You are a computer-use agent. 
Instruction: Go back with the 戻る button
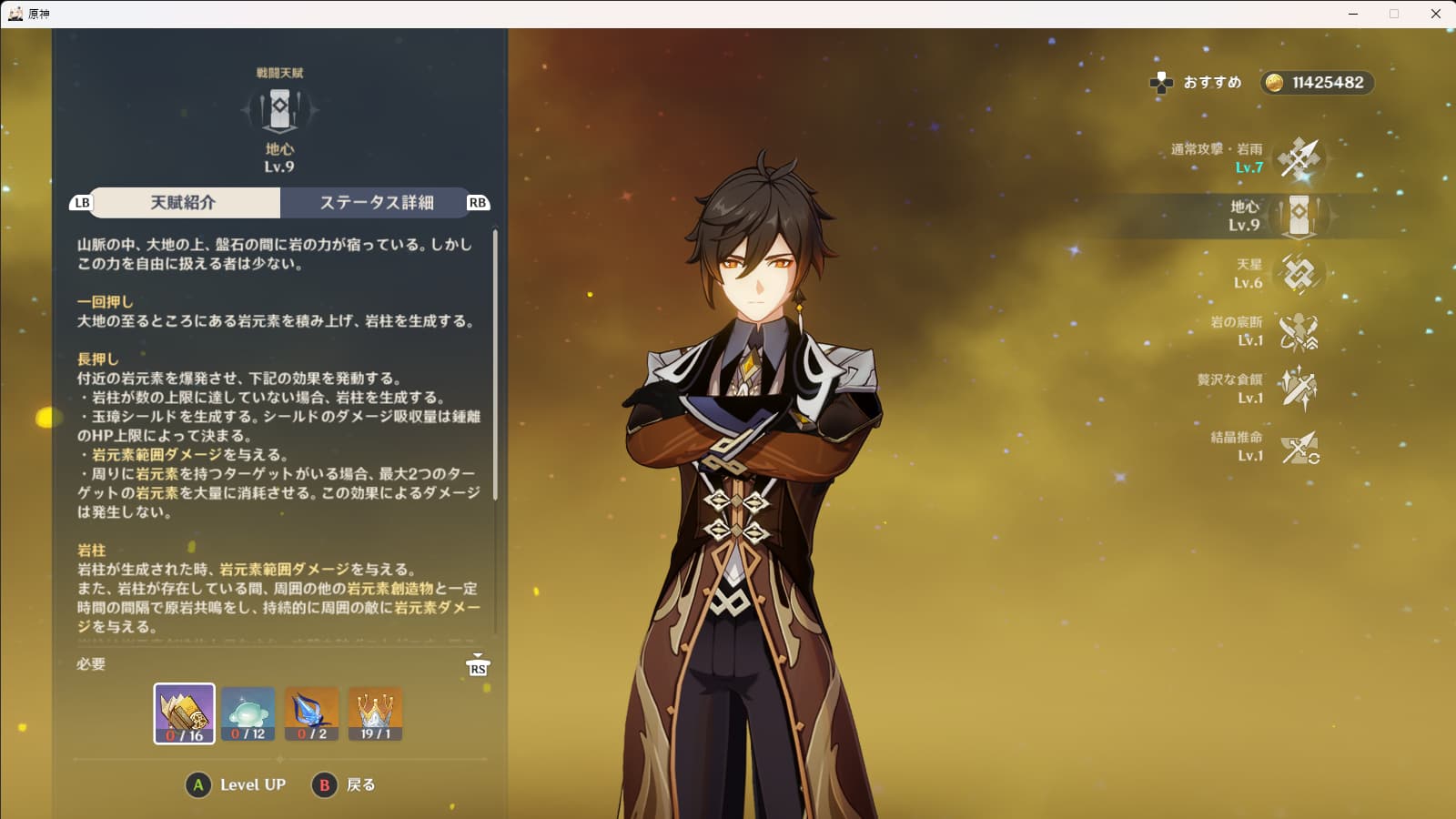pyautogui.click(x=344, y=785)
